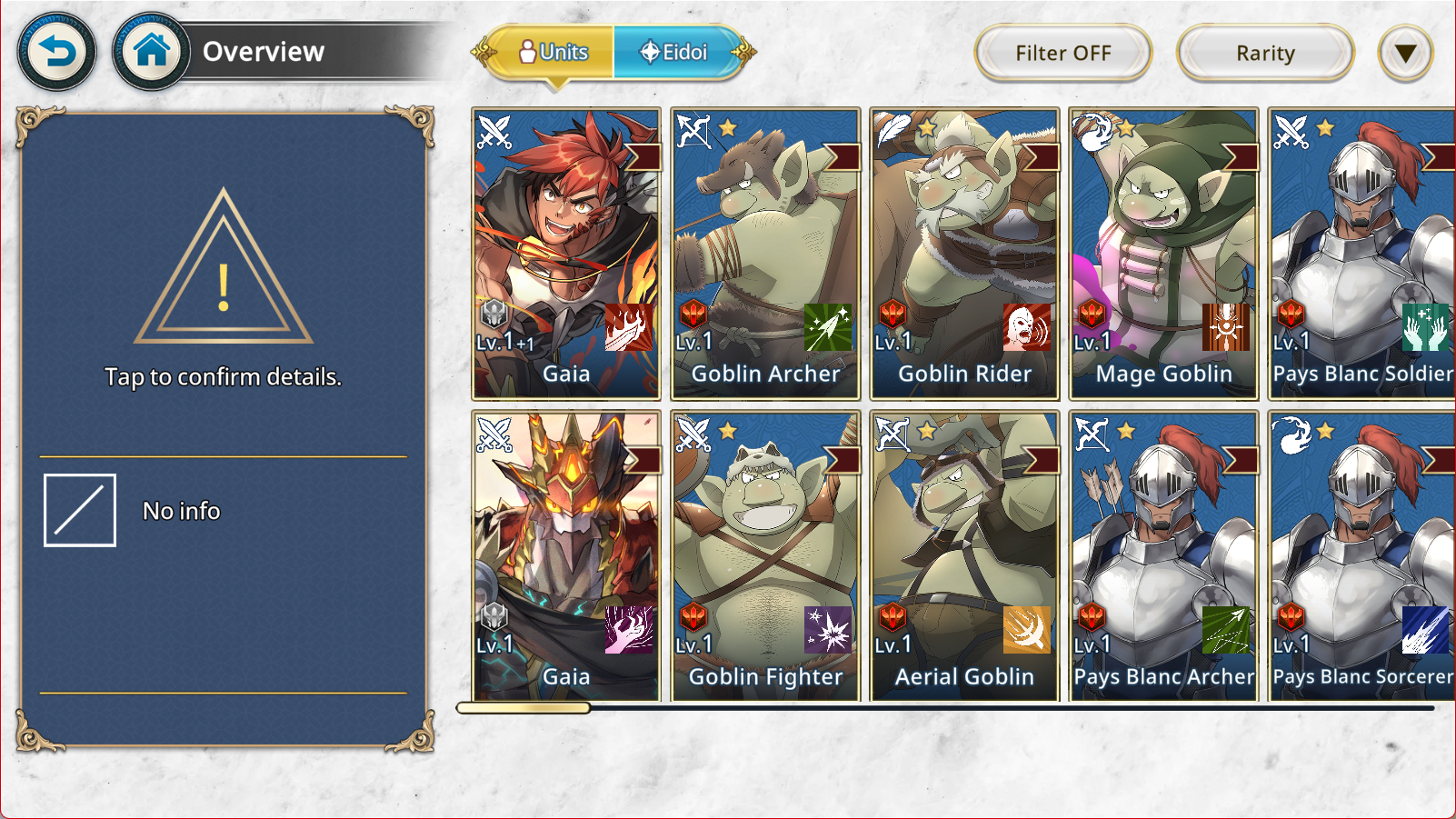The width and height of the screenshot is (1456, 819).
Task: Open the Filter OFF options
Action: 1062,54
